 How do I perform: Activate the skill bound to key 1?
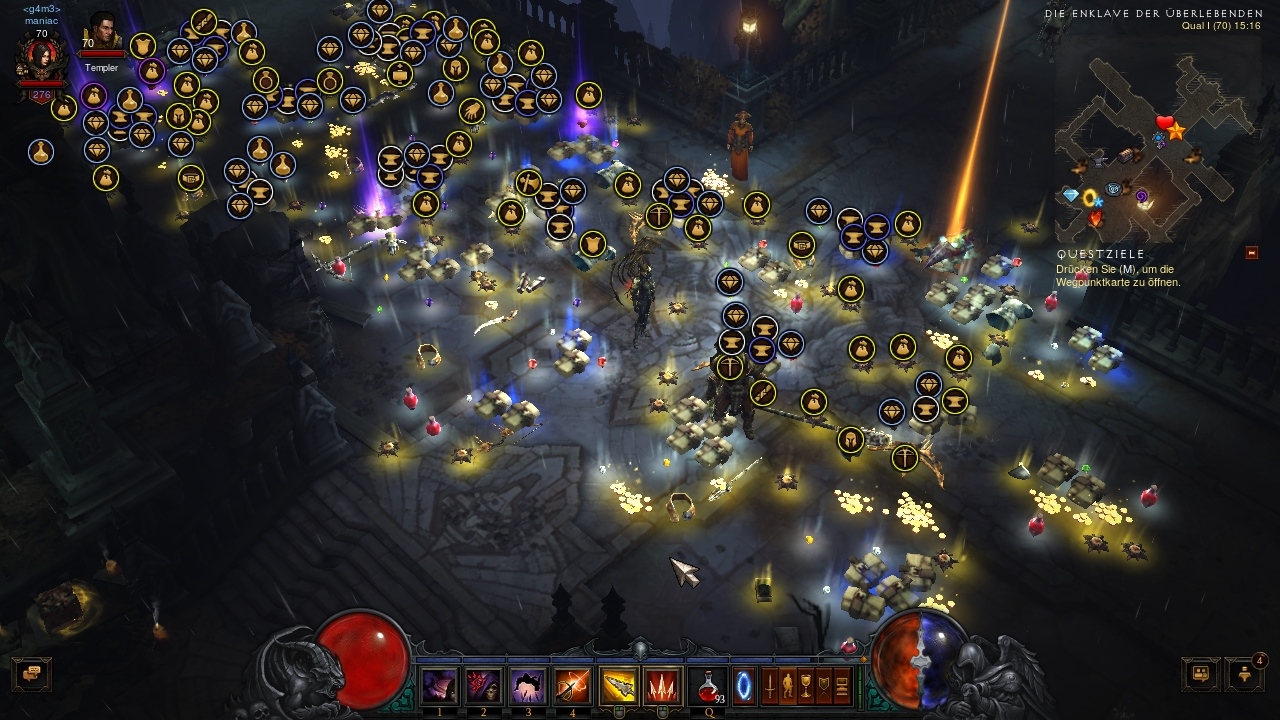tap(439, 686)
